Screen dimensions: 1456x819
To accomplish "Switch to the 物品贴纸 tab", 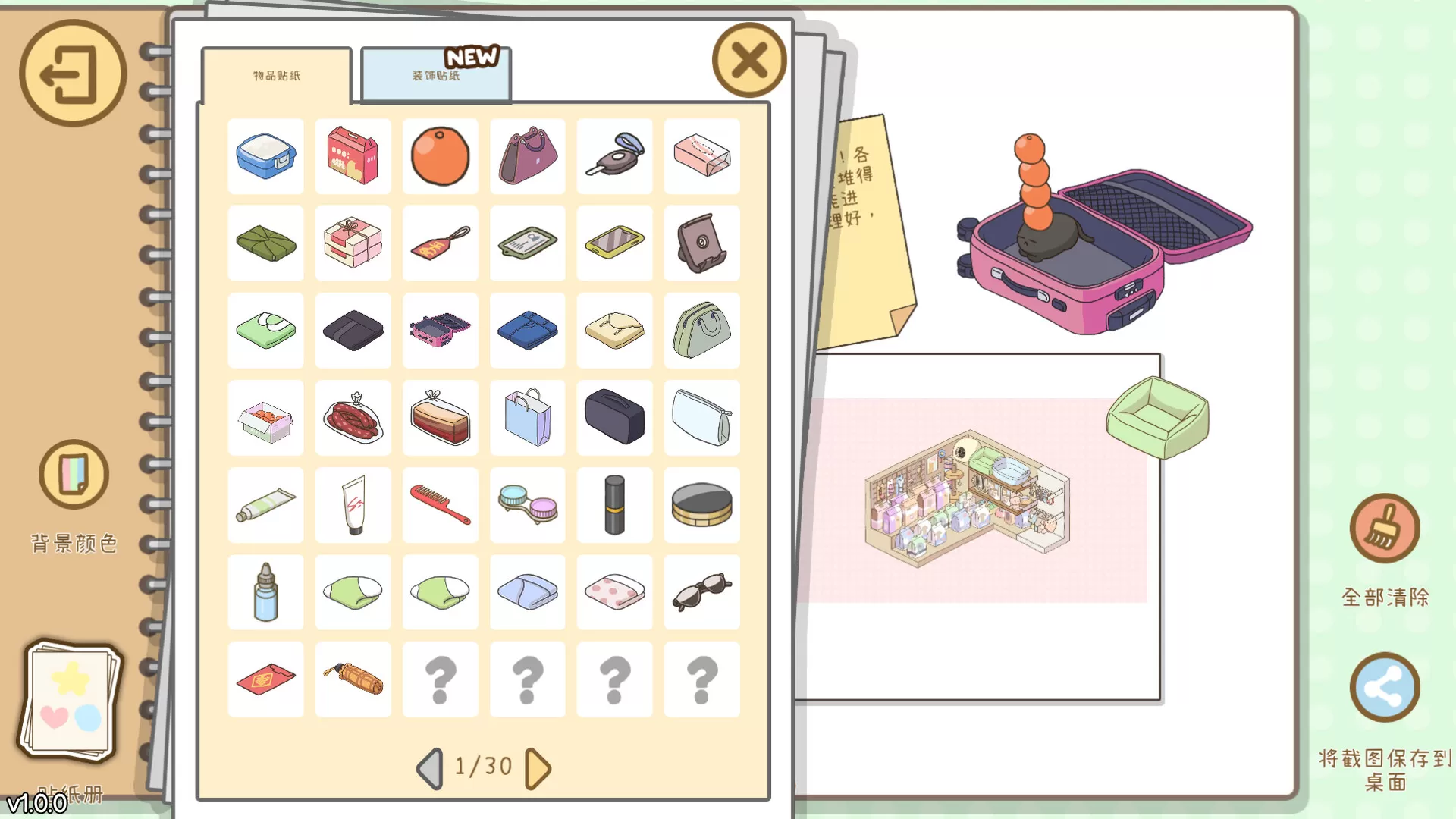I will [275, 75].
